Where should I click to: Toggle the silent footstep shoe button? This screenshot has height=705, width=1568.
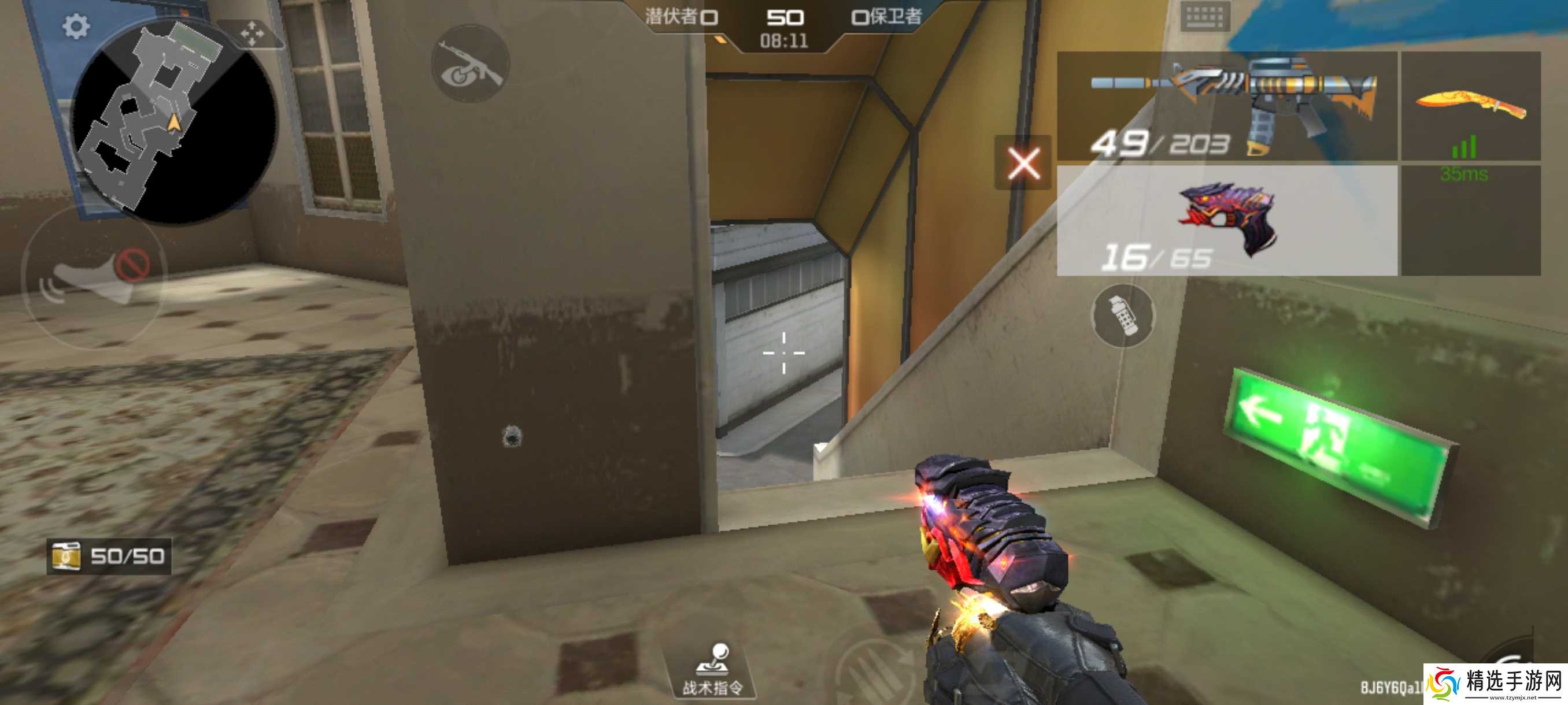[x=93, y=277]
